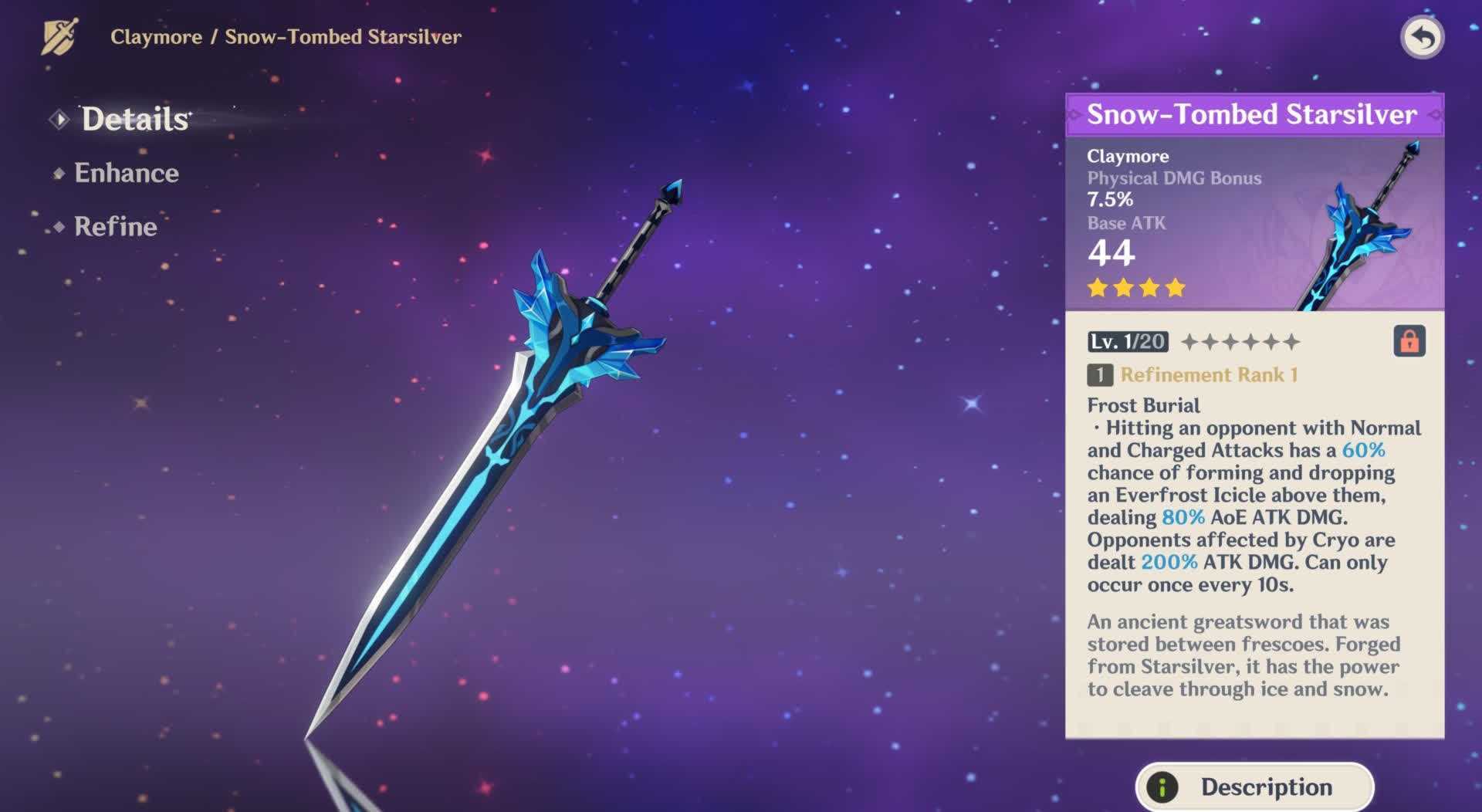Select the Refine tab
Screen dimensions: 1482x812
pos(115,226)
